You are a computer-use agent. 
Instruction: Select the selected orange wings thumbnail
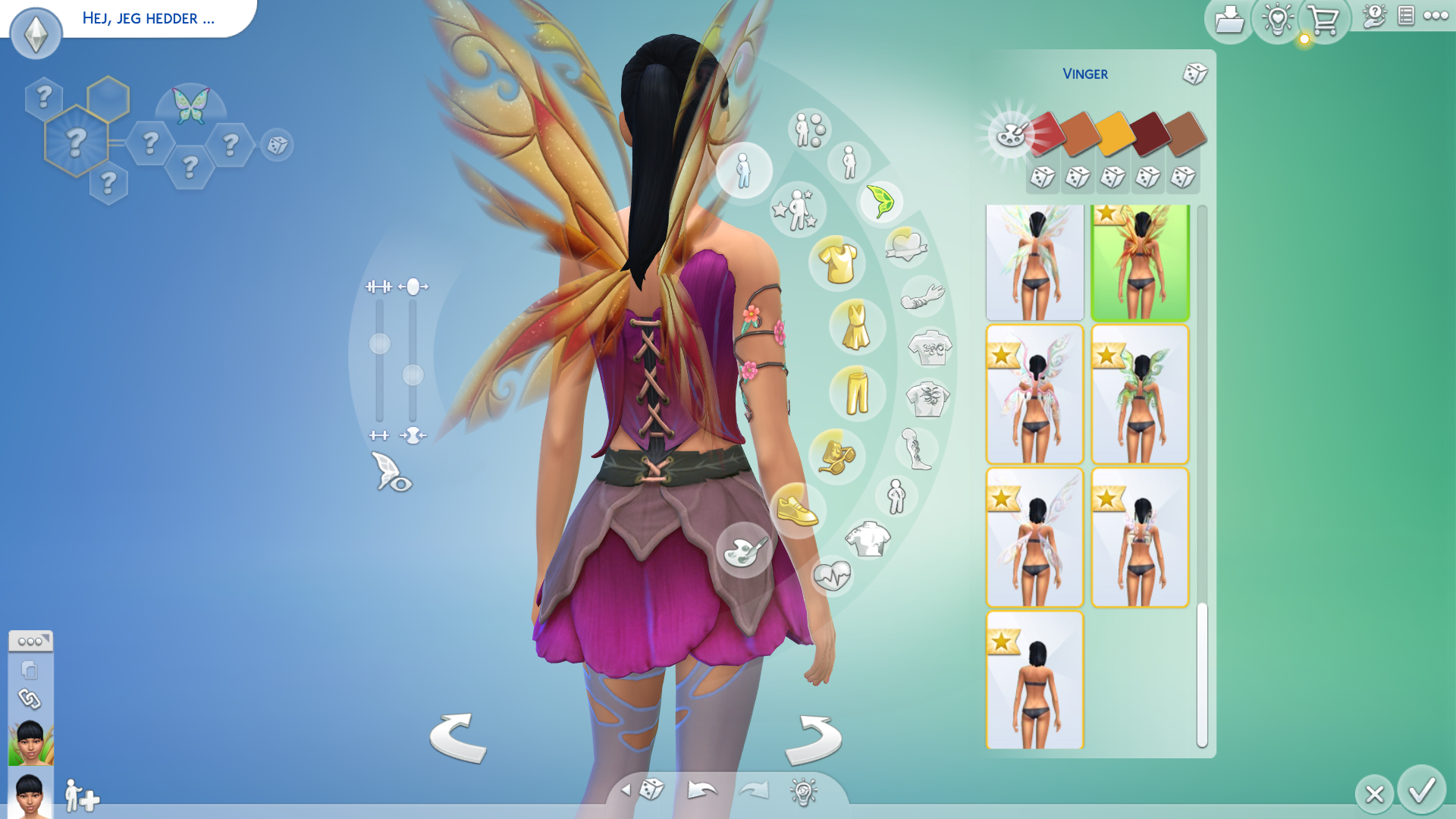click(x=1140, y=262)
